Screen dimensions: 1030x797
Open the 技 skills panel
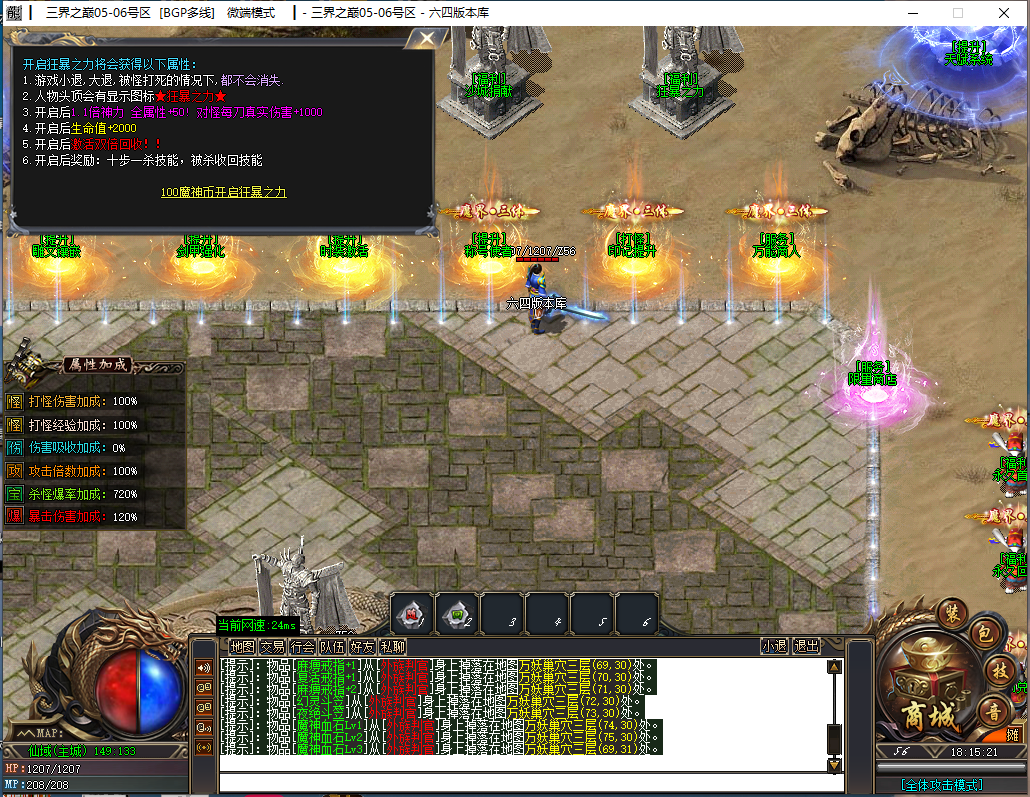(998, 671)
